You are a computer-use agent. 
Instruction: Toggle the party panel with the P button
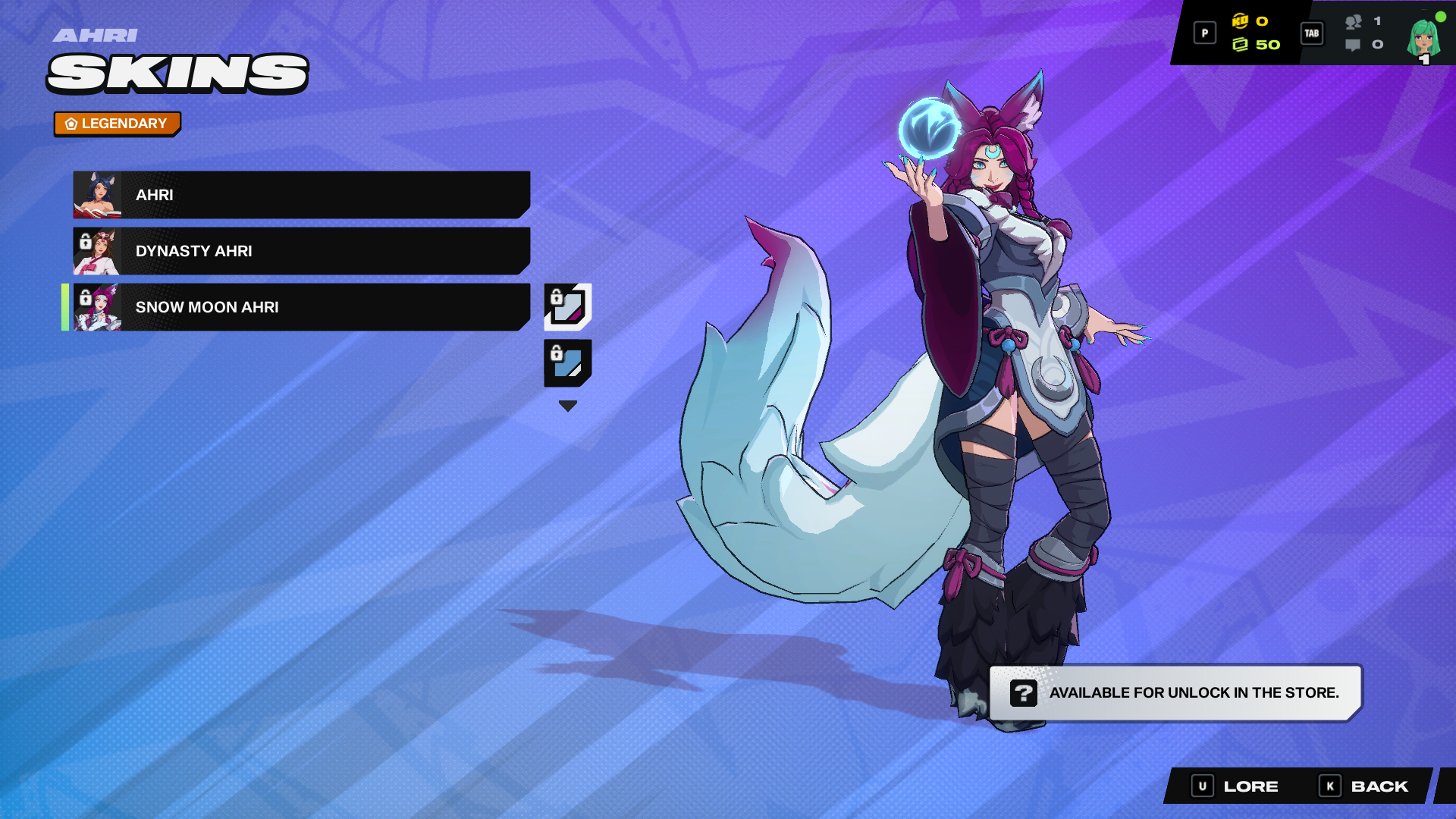tap(1204, 33)
